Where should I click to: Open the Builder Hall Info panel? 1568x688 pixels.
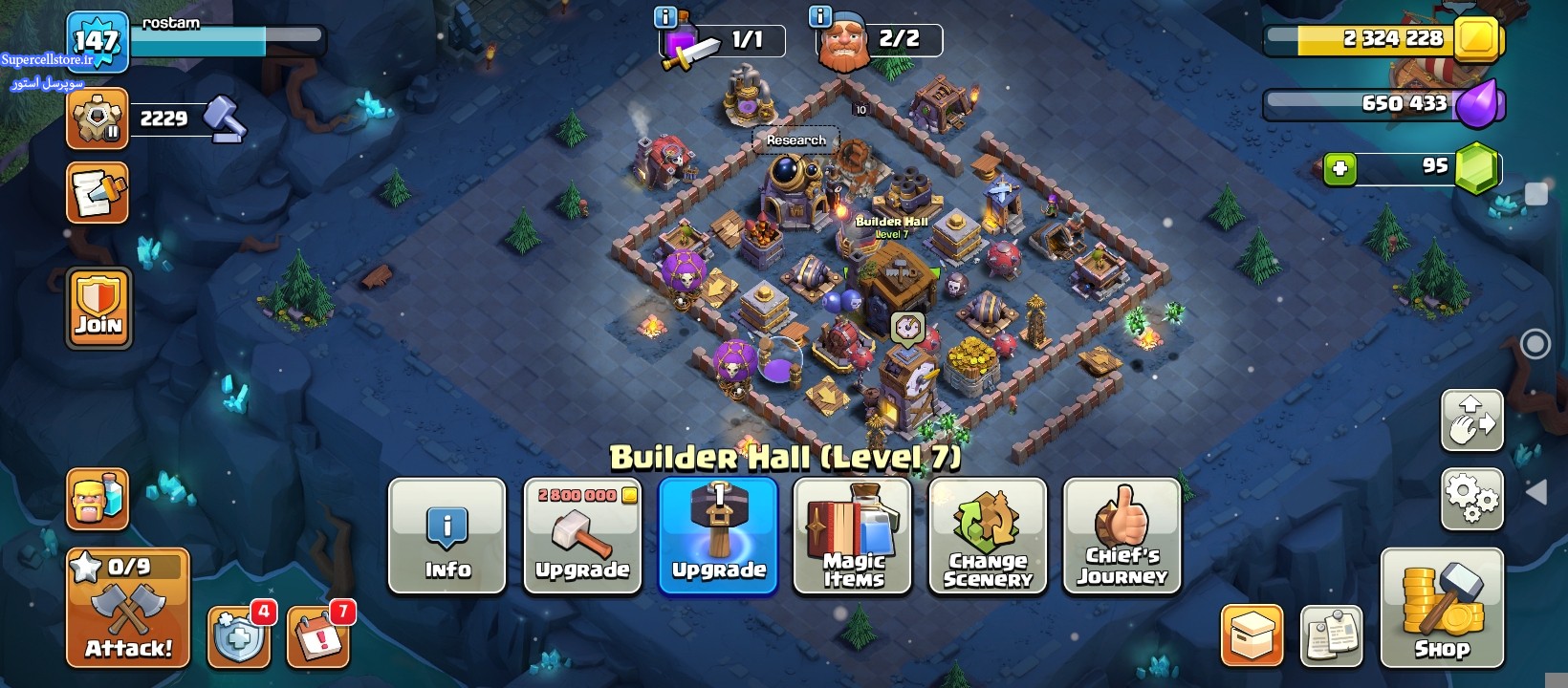point(446,536)
